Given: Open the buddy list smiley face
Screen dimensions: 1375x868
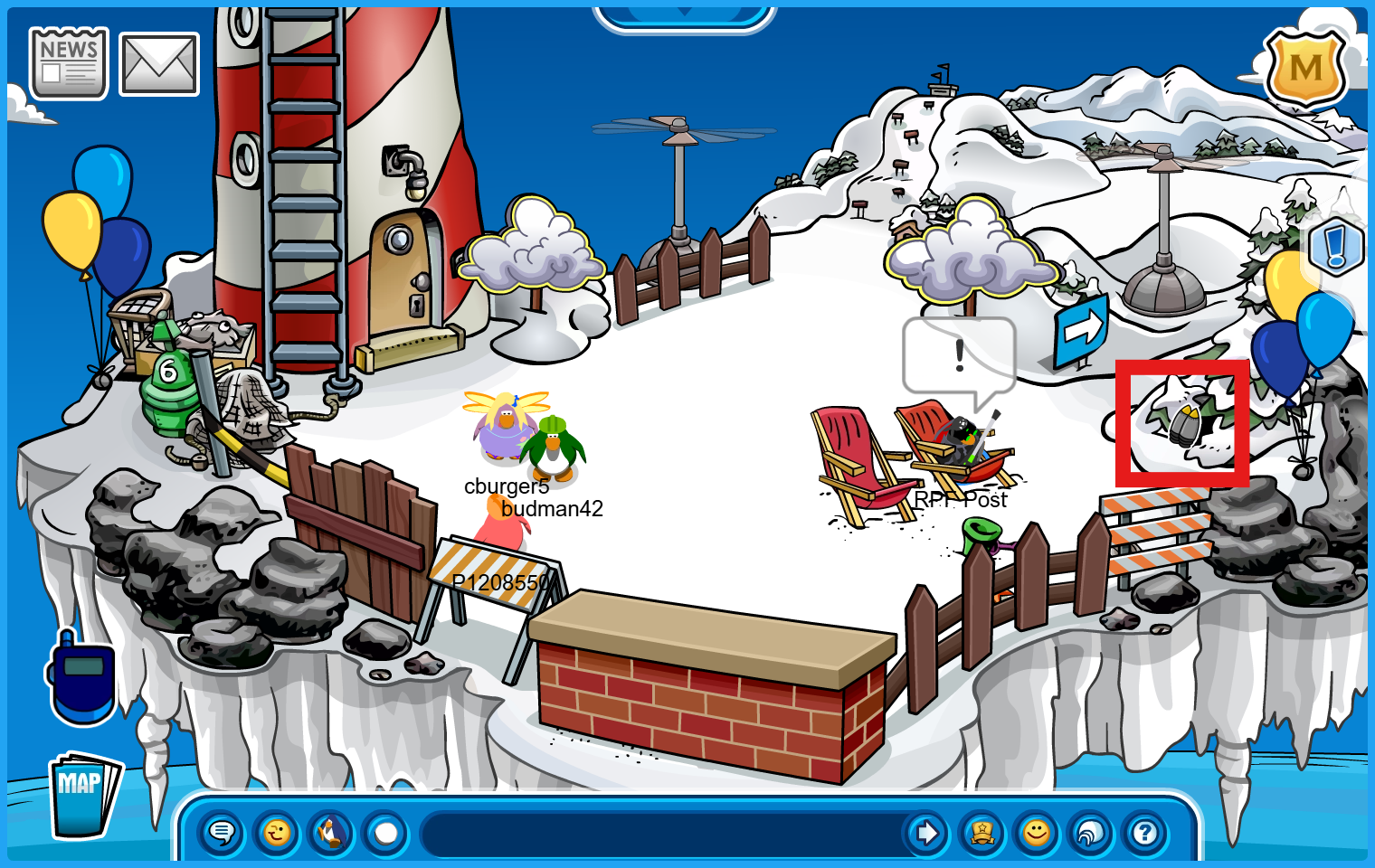Looking at the screenshot, I should coord(1037,833).
